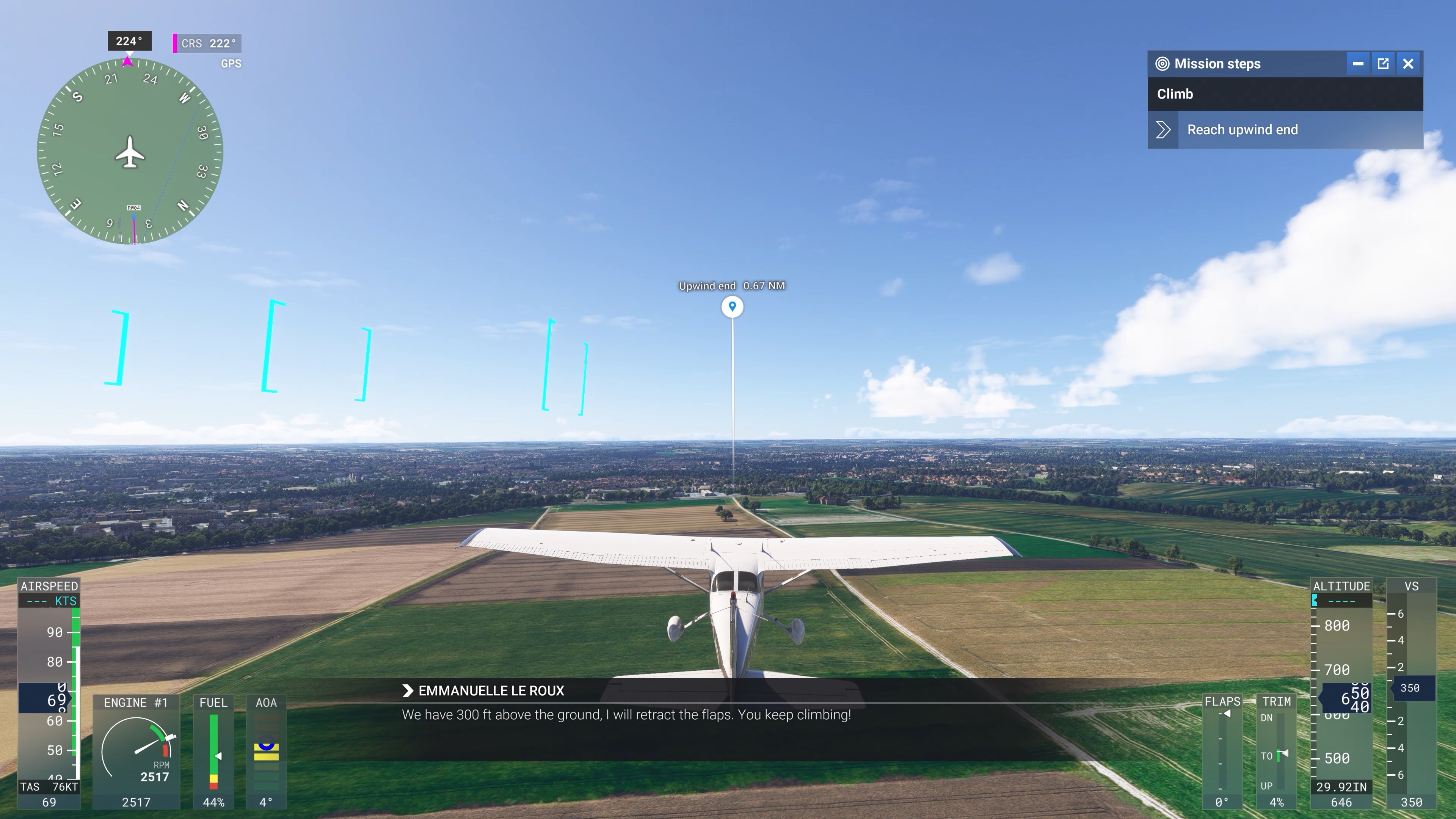The image size is (1456, 819).
Task: Click the RW04 runway marker on the compass
Action: tap(133, 207)
